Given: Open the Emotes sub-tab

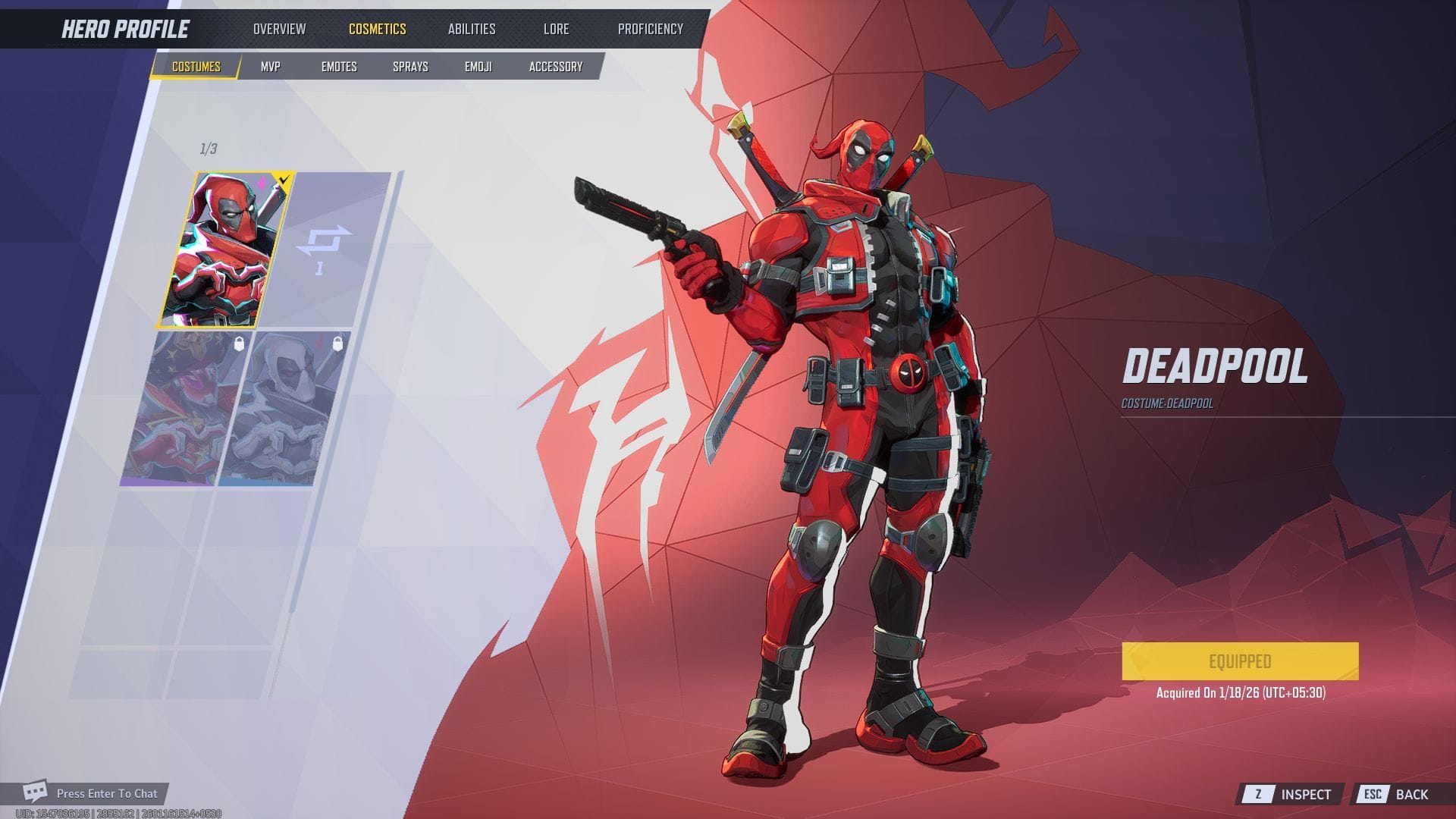Looking at the screenshot, I should pyautogui.click(x=338, y=67).
